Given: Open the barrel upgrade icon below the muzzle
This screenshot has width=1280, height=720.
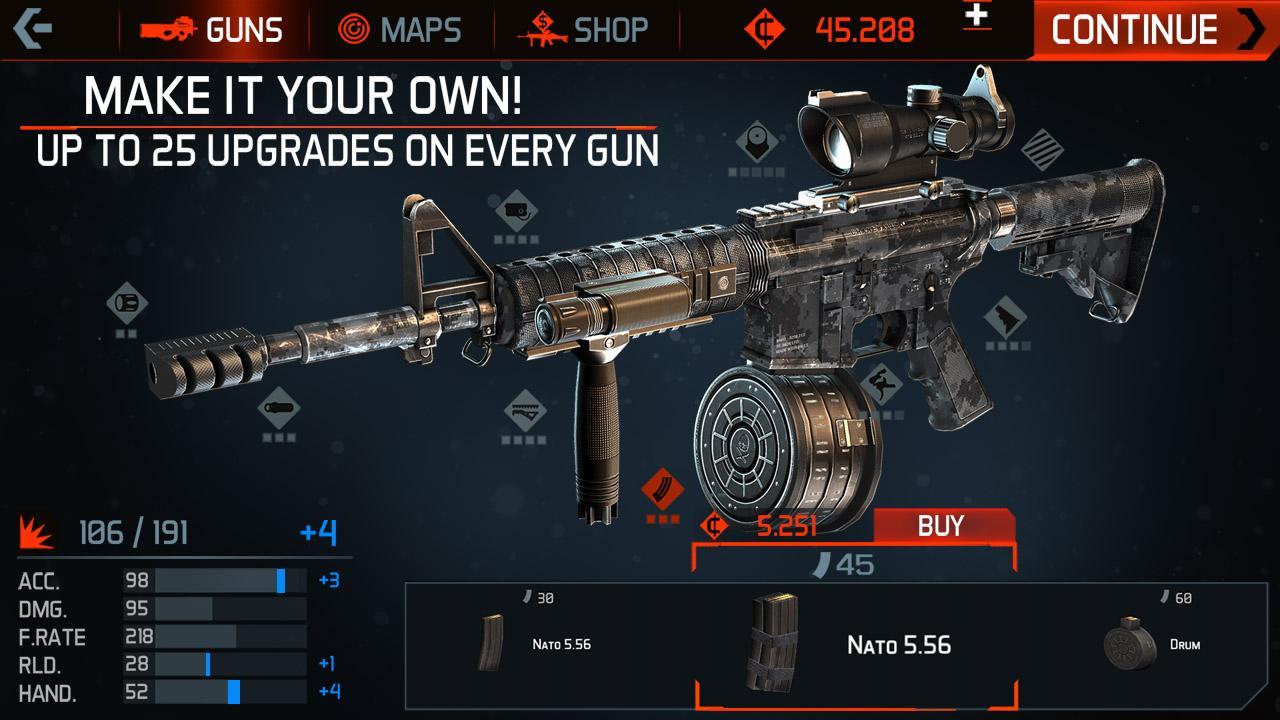Looking at the screenshot, I should [278, 408].
